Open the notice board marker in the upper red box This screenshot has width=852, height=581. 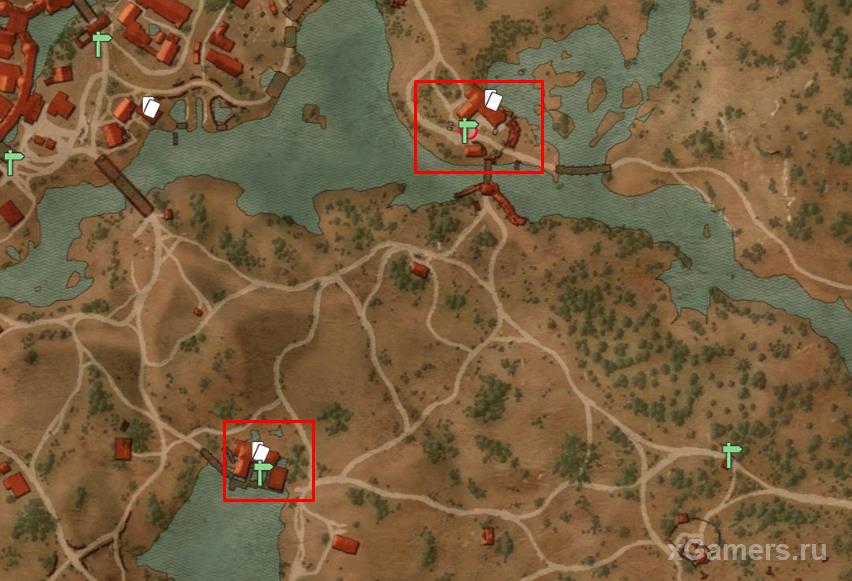491,99
